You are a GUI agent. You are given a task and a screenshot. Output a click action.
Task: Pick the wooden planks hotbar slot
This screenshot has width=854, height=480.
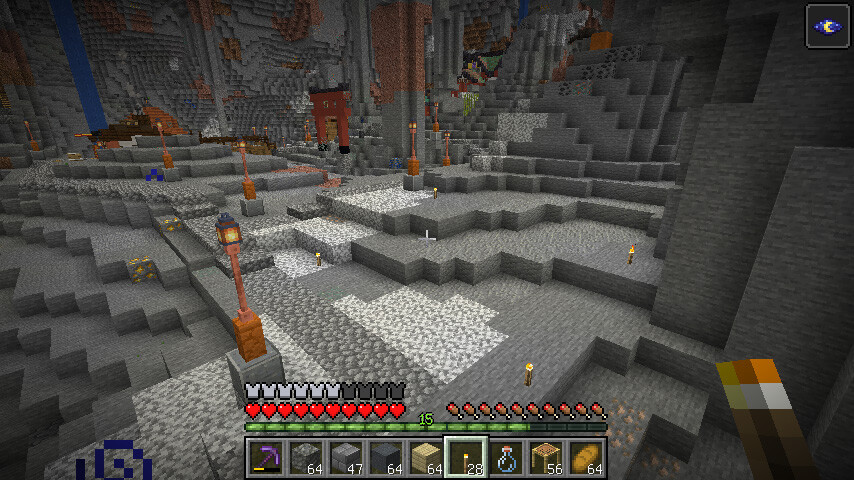(x=425, y=458)
